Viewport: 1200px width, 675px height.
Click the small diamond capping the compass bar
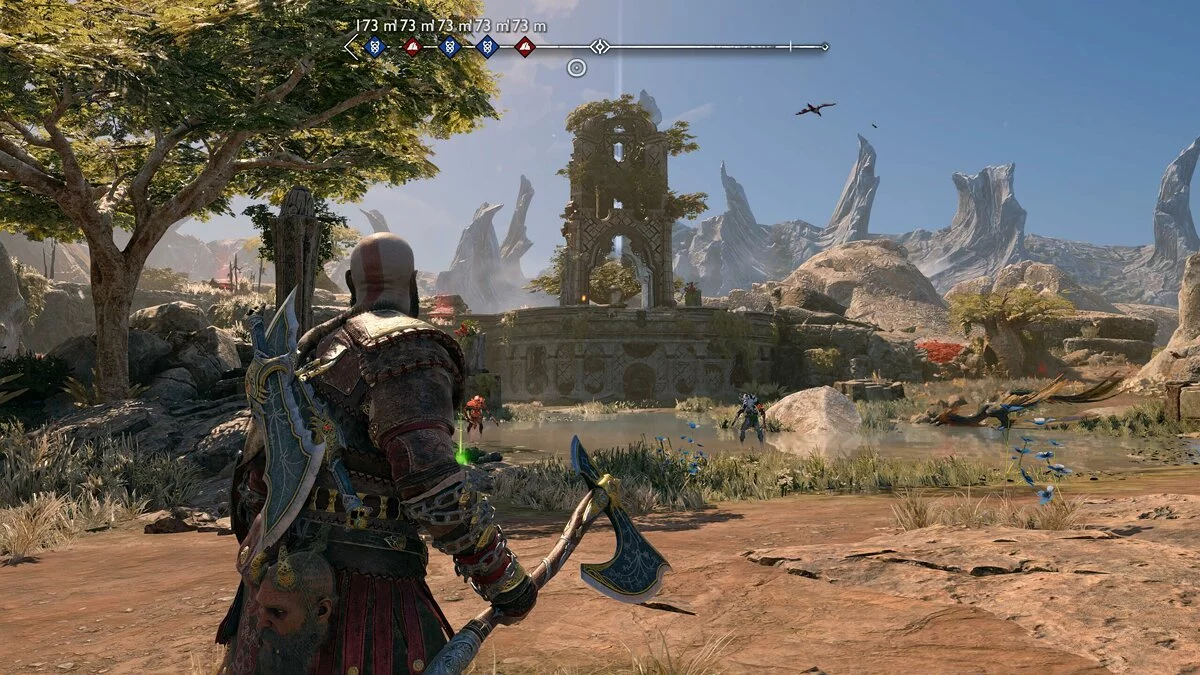tap(825, 46)
